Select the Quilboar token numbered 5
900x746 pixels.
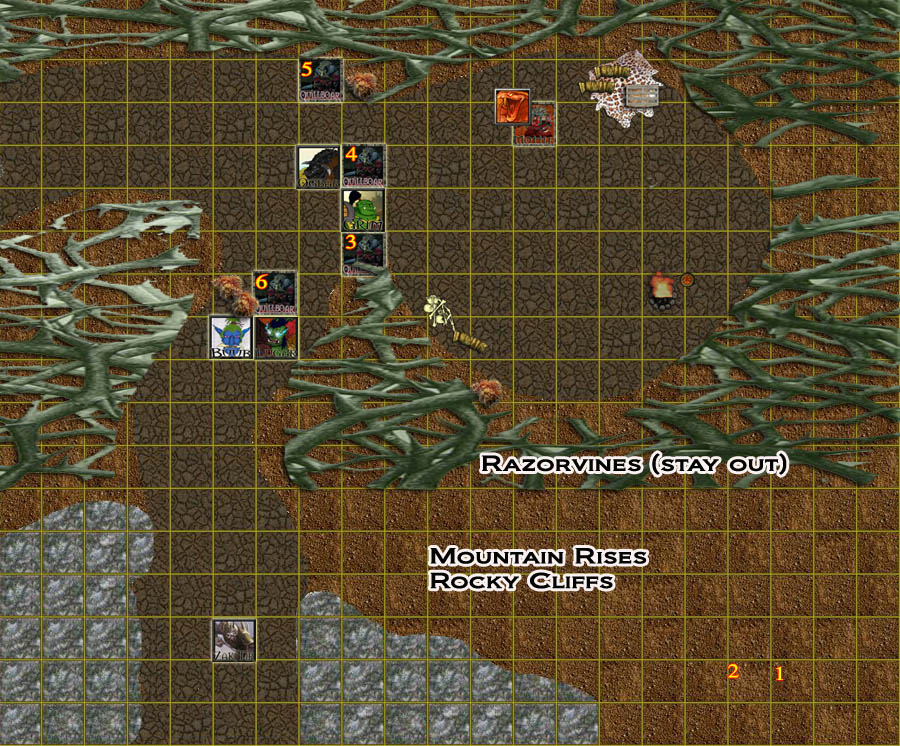(322, 80)
